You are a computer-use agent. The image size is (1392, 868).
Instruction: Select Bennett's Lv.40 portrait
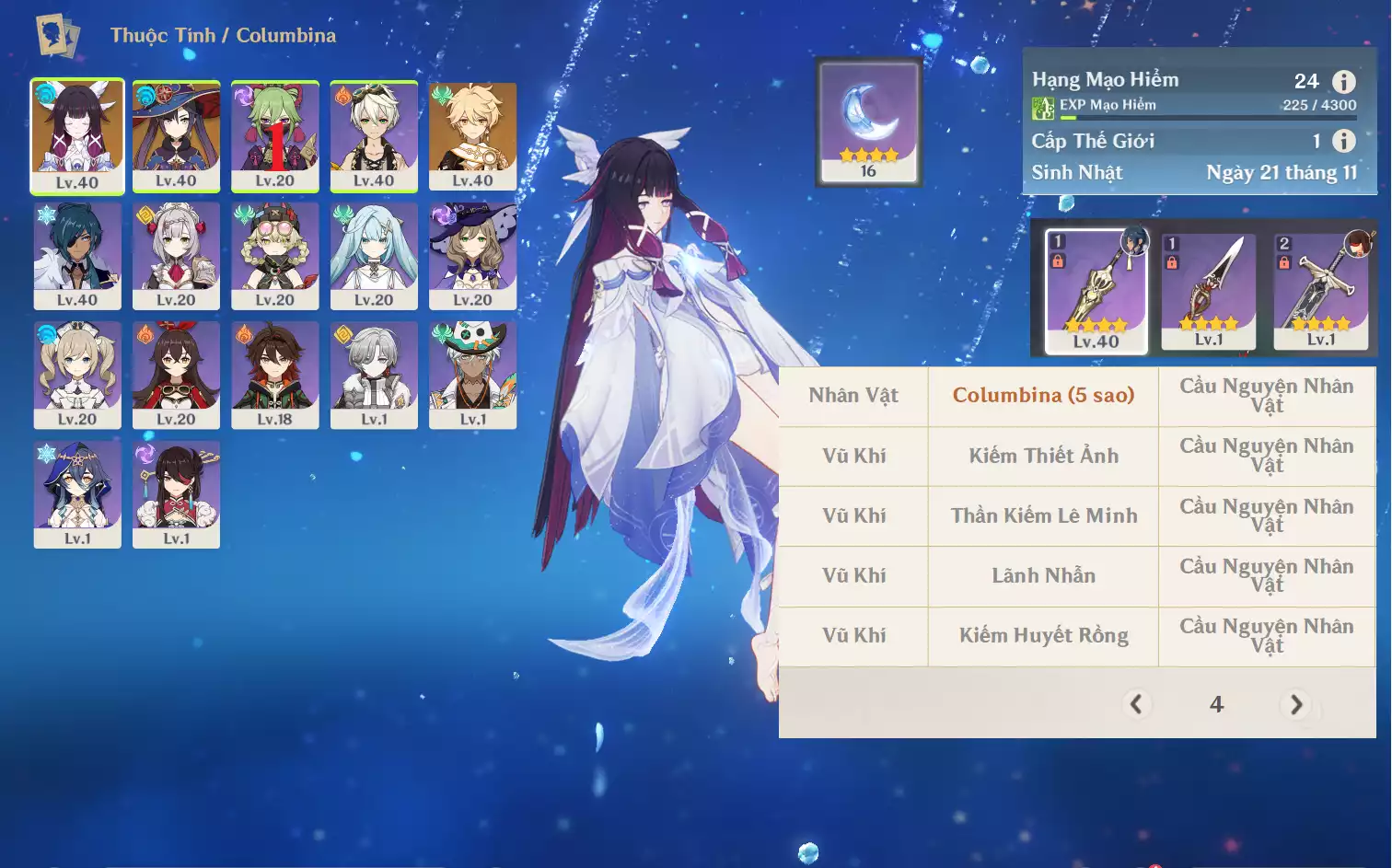pyautogui.click(x=374, y=135)
